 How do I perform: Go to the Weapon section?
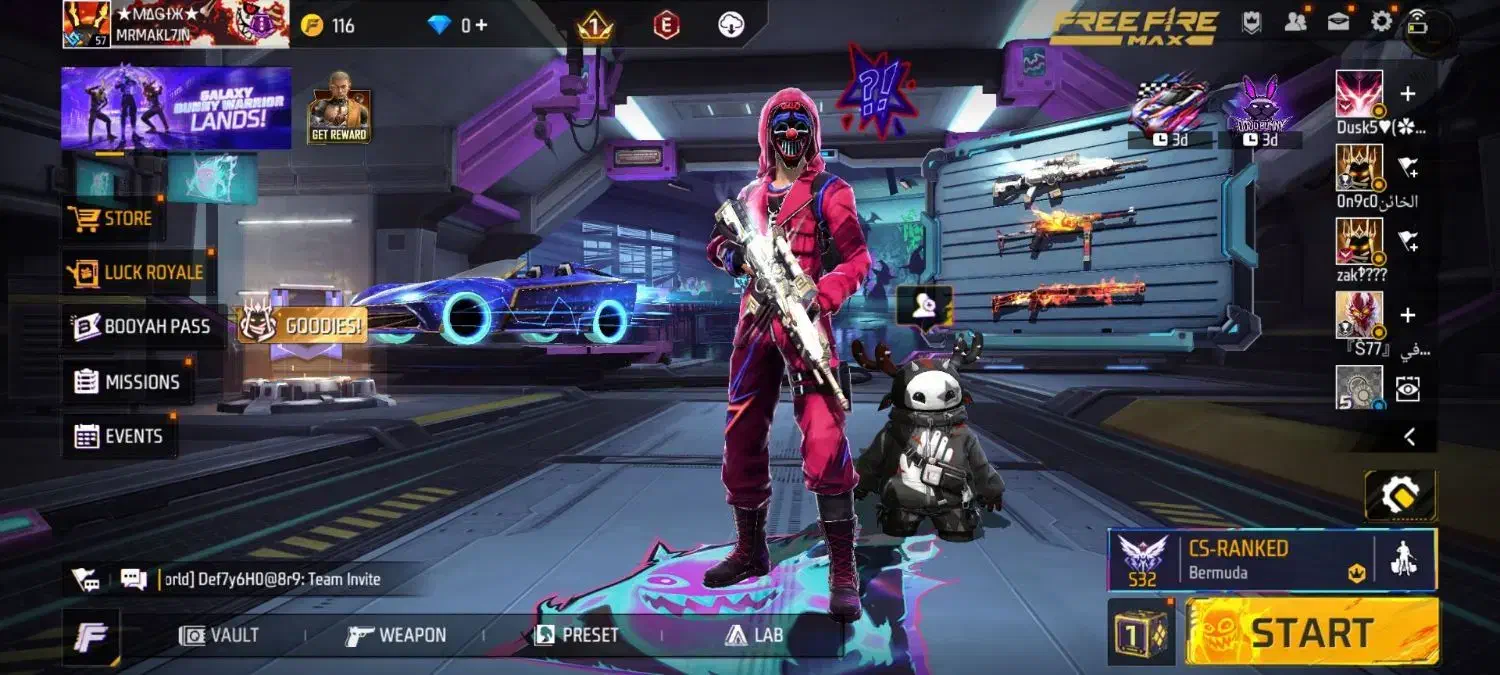(x=396, y=635)
